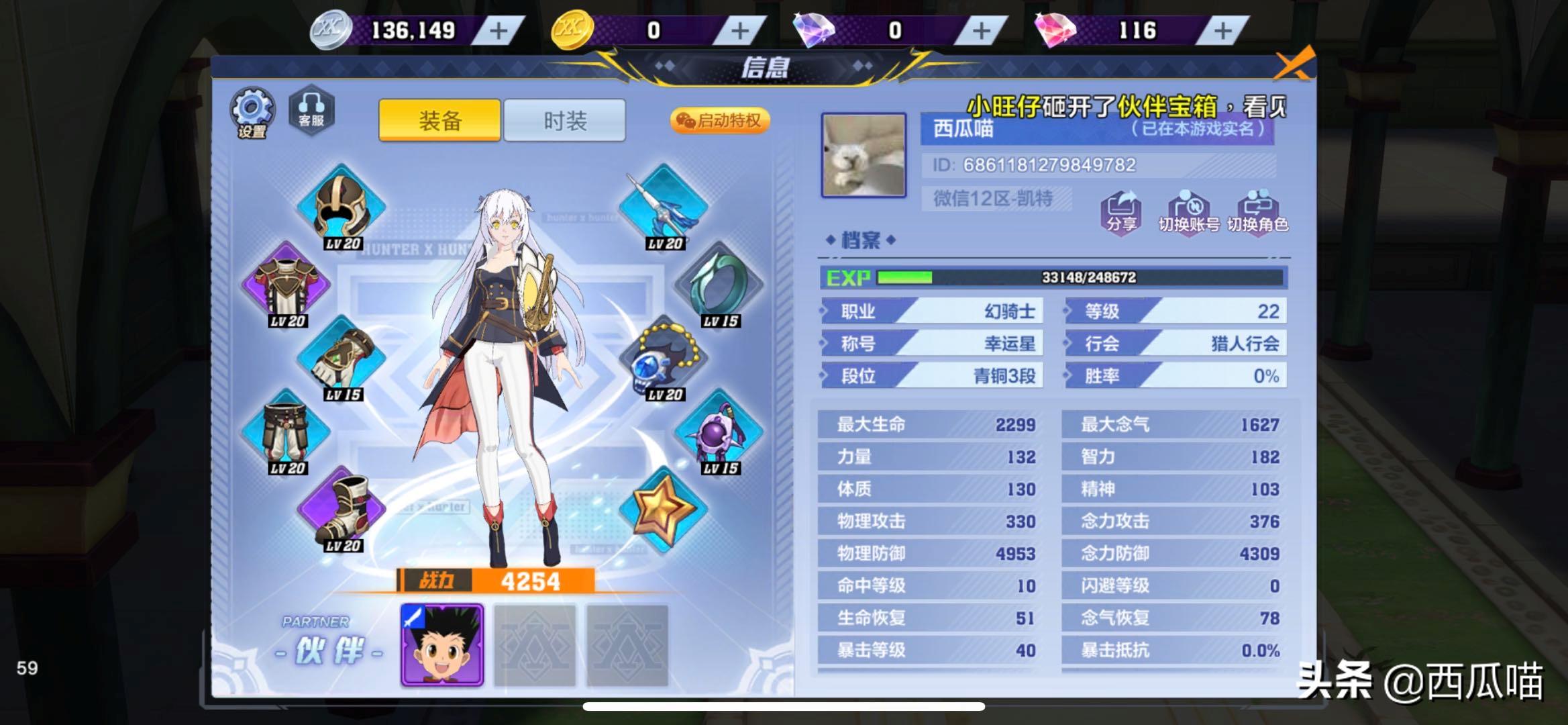This screenshot has height=725, width=1568.
Task: Open the player avatar thumbnail
Action: pos(864,156)
